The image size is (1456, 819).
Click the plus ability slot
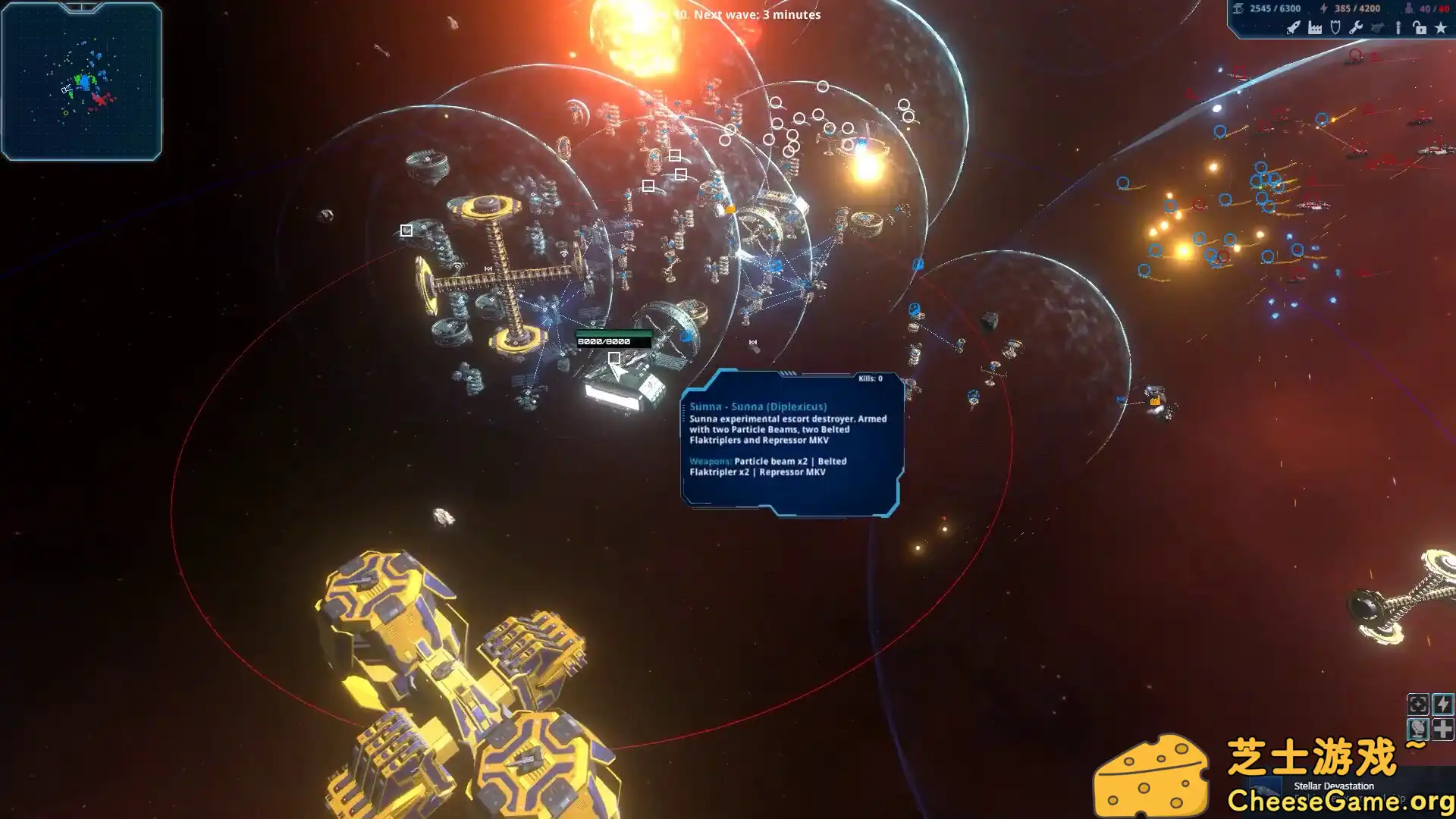(1443, 730)
